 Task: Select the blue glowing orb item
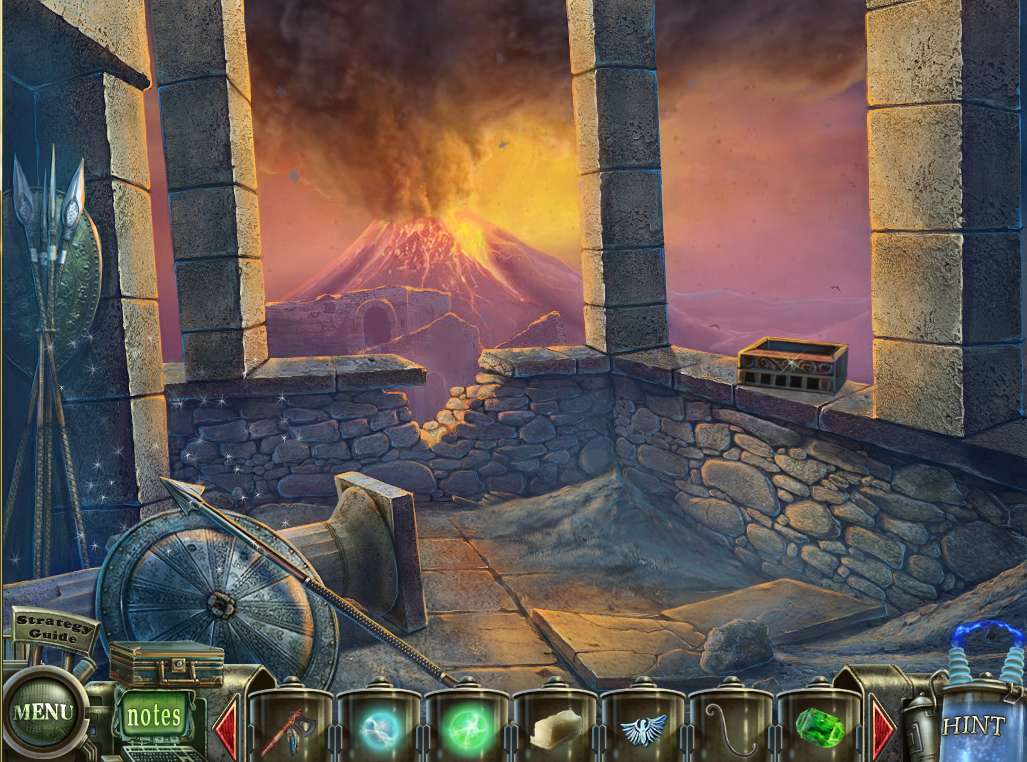click(x=379, y=728)
